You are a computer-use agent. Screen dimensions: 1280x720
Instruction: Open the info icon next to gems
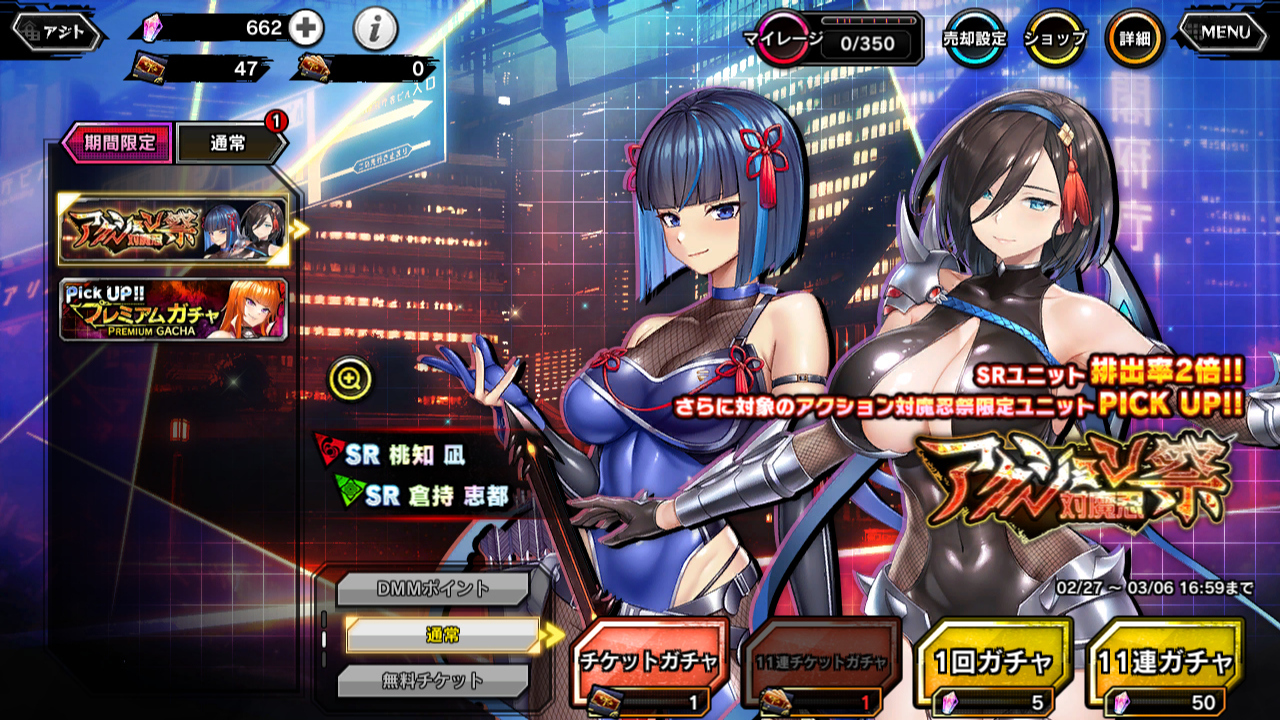(374, 32)
